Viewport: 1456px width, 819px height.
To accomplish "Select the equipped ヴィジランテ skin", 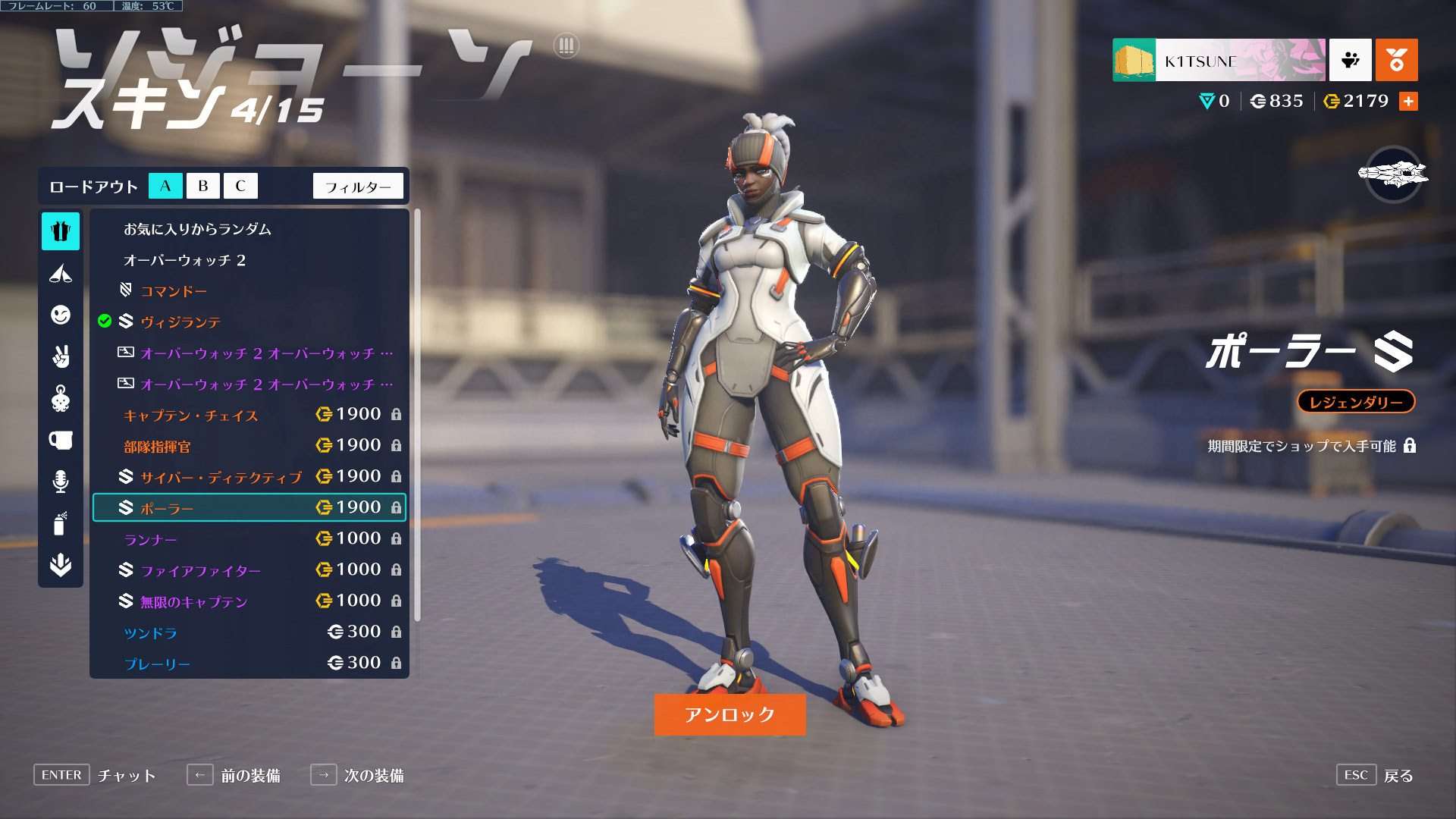I will 180,322.
